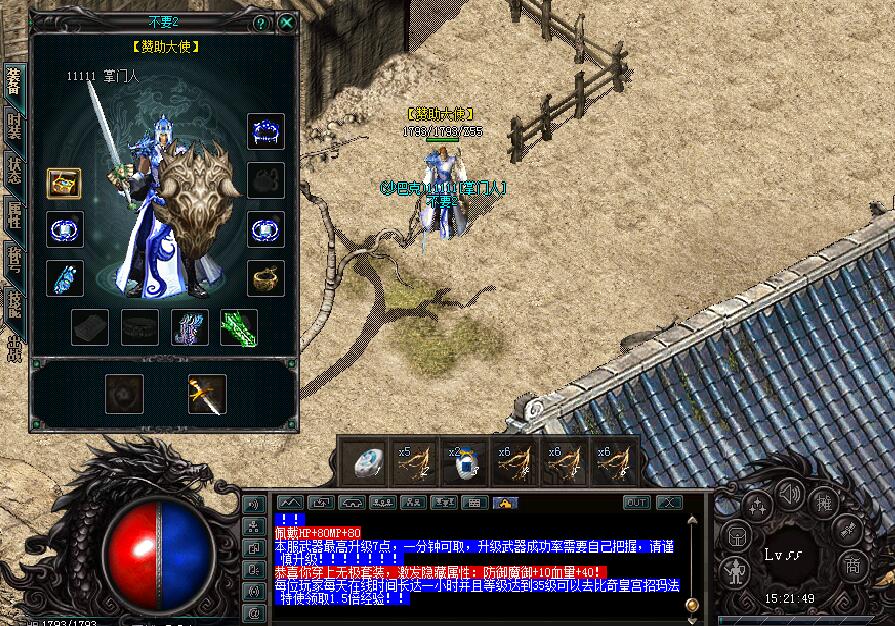Click the green jade item slot
The image size is (895, 626).
pos(239,327)
